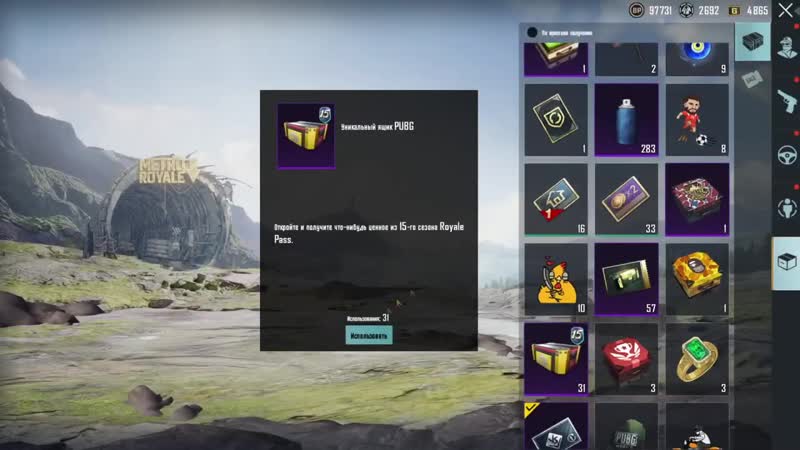Close the inventory screen
This screenshot has height=450, width=800.
tap(783, 11)
